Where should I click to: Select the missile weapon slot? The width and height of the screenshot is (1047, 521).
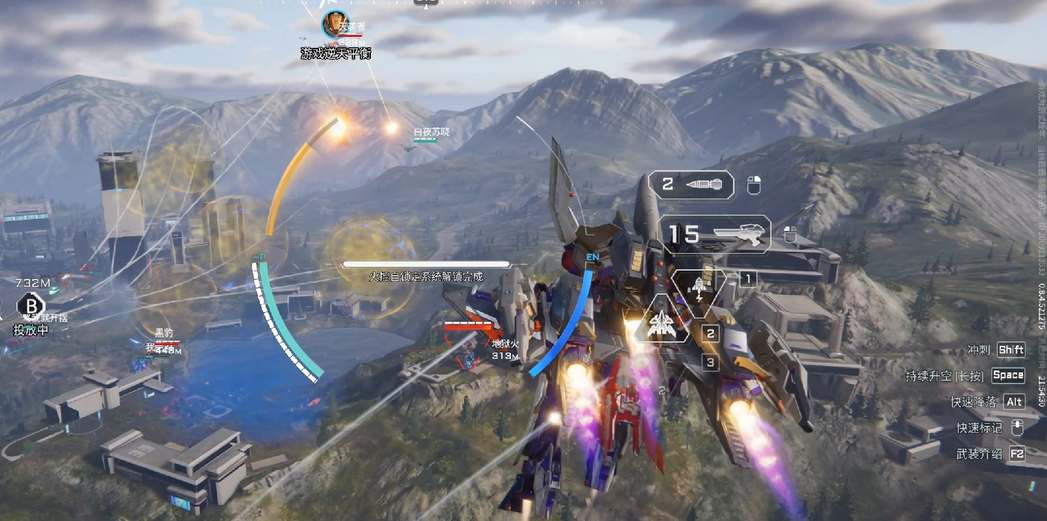point(691,185)
